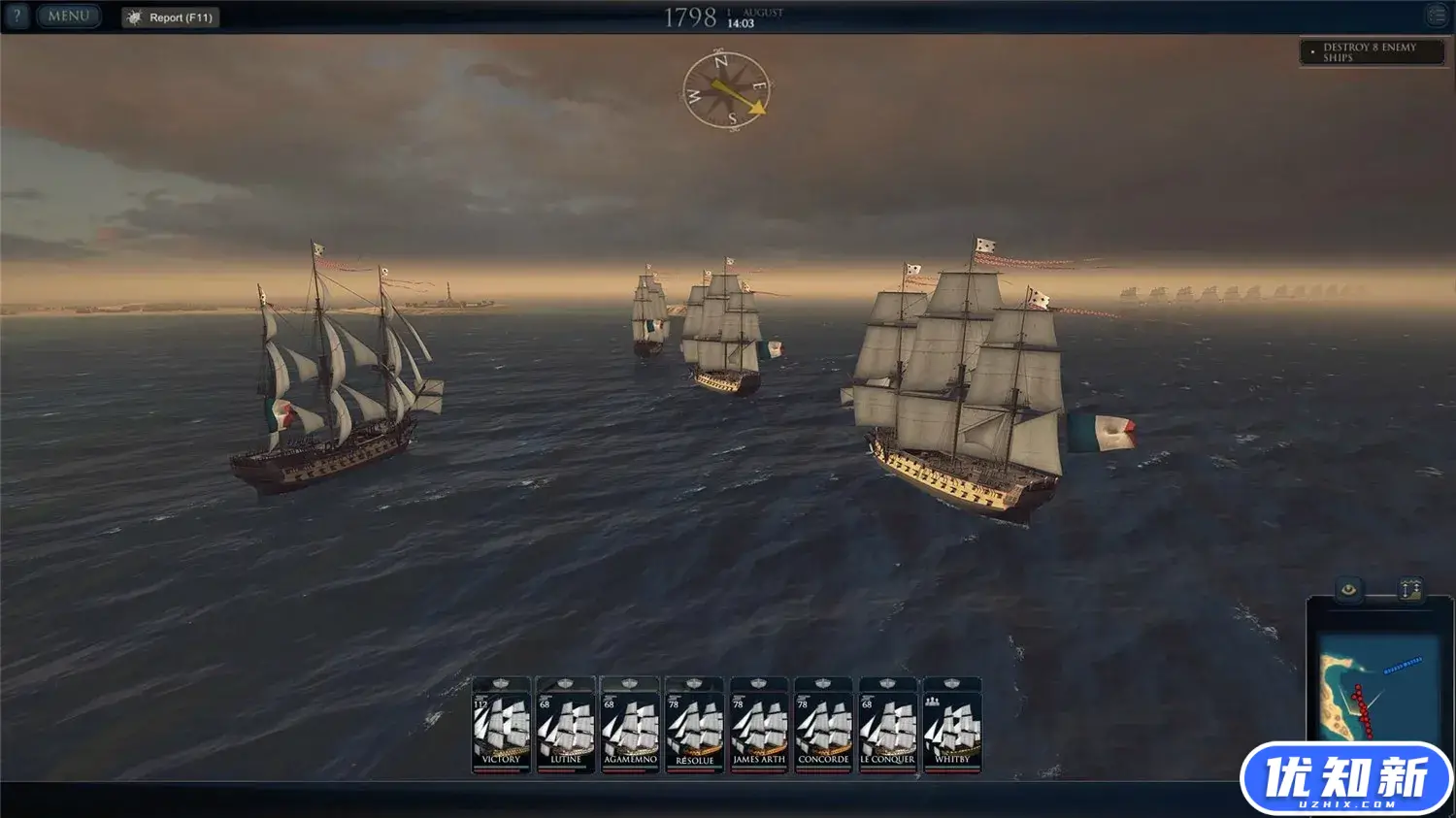This screenshot has height=818, width=1456.
Task: Pick the Whitby ship card
Action: (x=952, y=725)
